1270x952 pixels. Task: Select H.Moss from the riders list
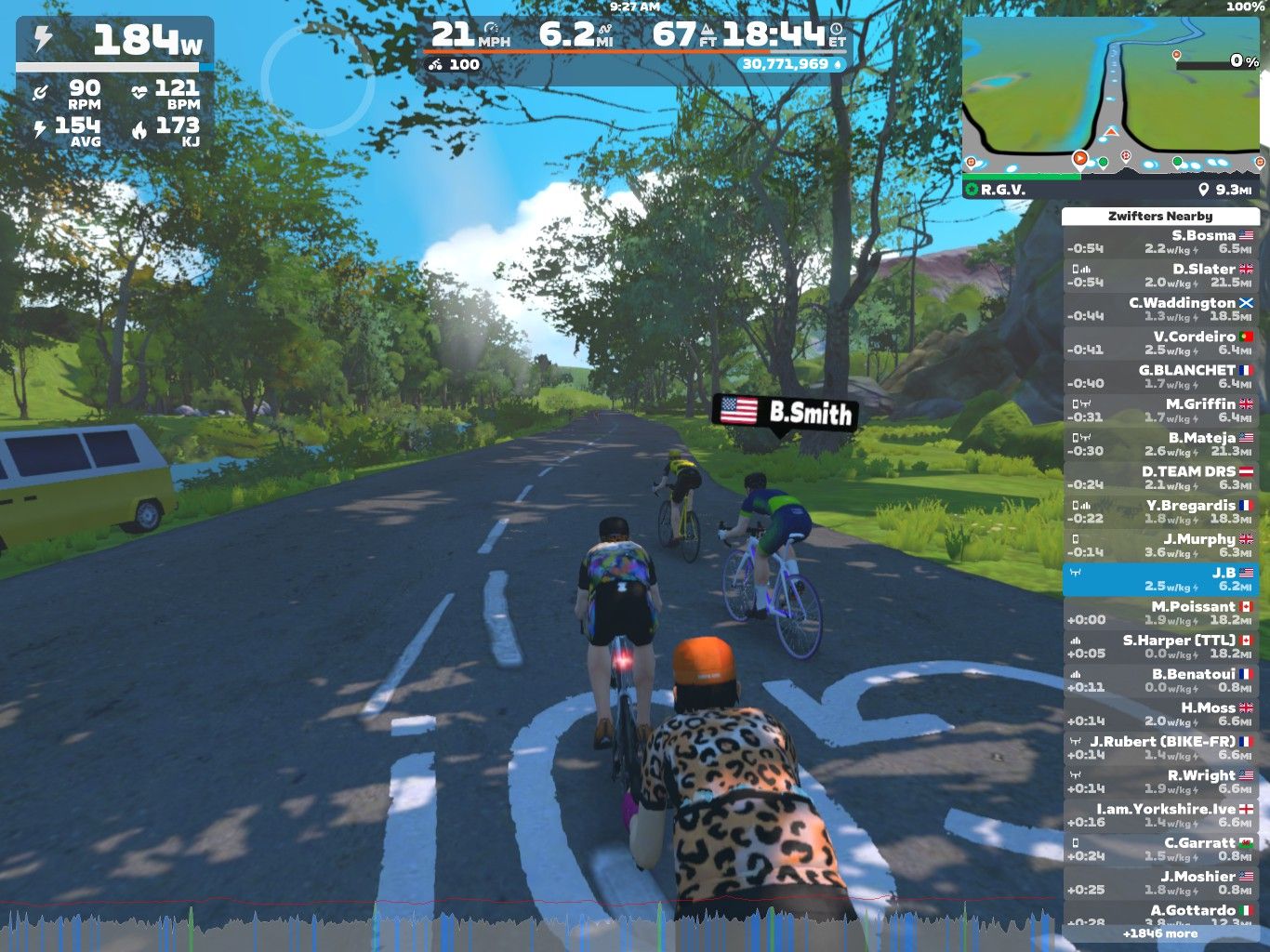[1160, 714]
